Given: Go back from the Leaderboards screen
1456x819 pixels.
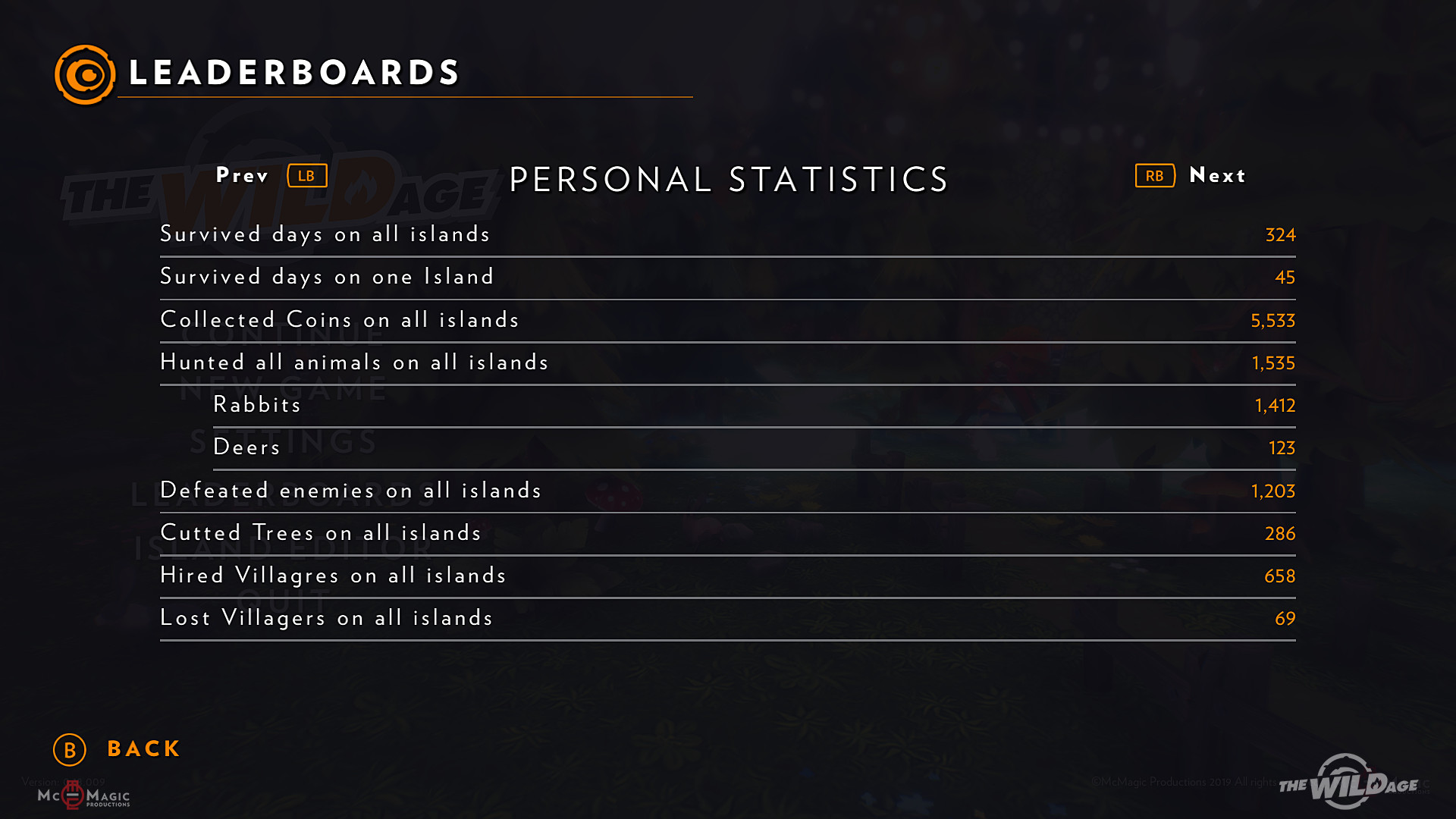Looking at the screenshot, I should click(118, 749).
